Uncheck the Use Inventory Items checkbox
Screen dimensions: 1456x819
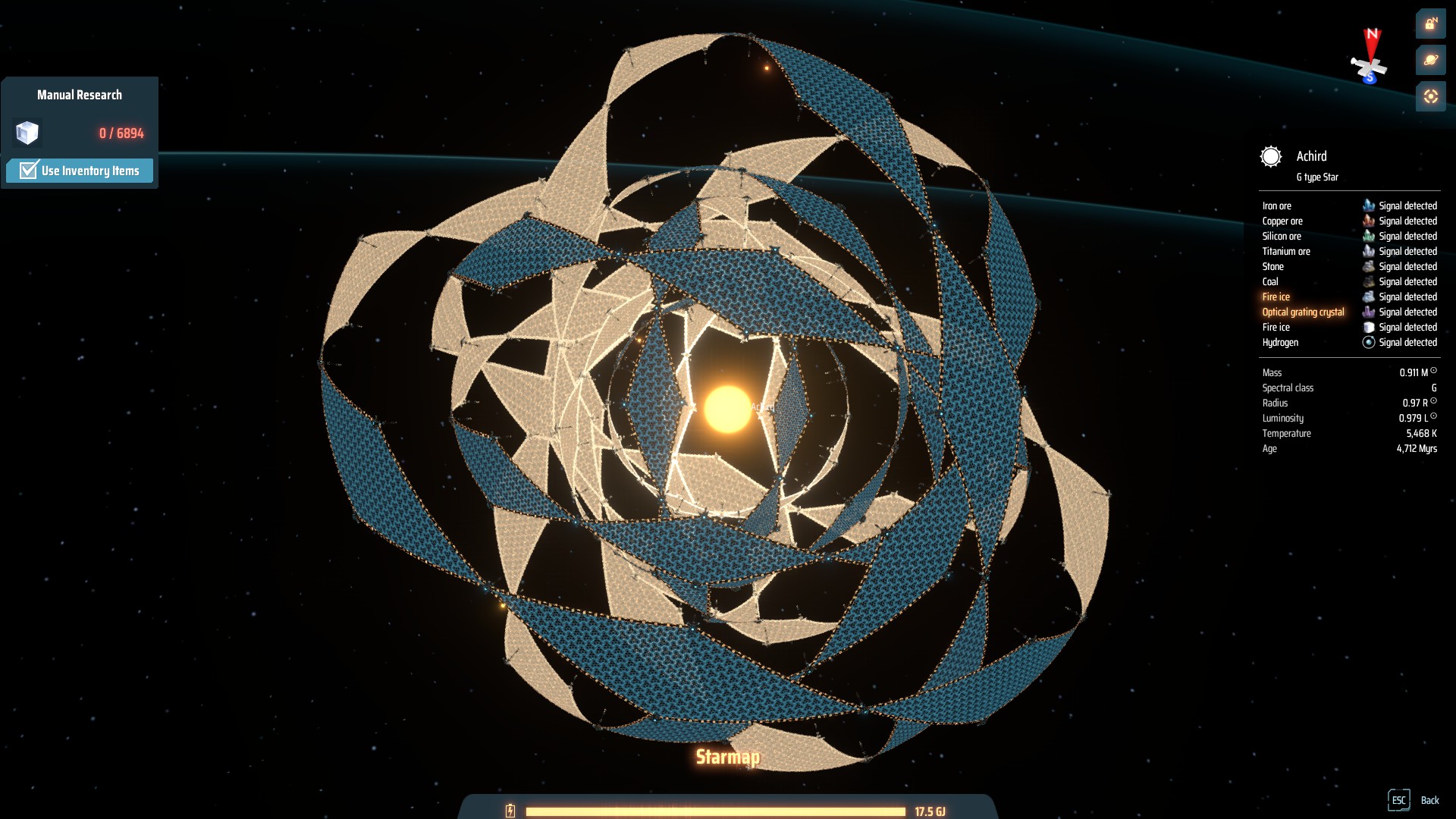click(x=28, y=171)
